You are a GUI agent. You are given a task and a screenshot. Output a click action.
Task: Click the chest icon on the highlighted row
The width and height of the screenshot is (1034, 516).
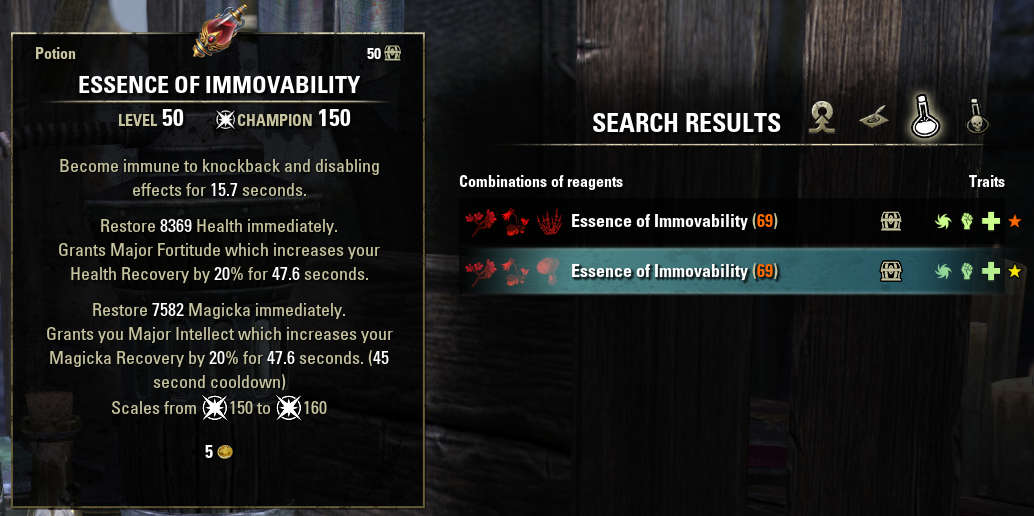[x=891, y=271]
